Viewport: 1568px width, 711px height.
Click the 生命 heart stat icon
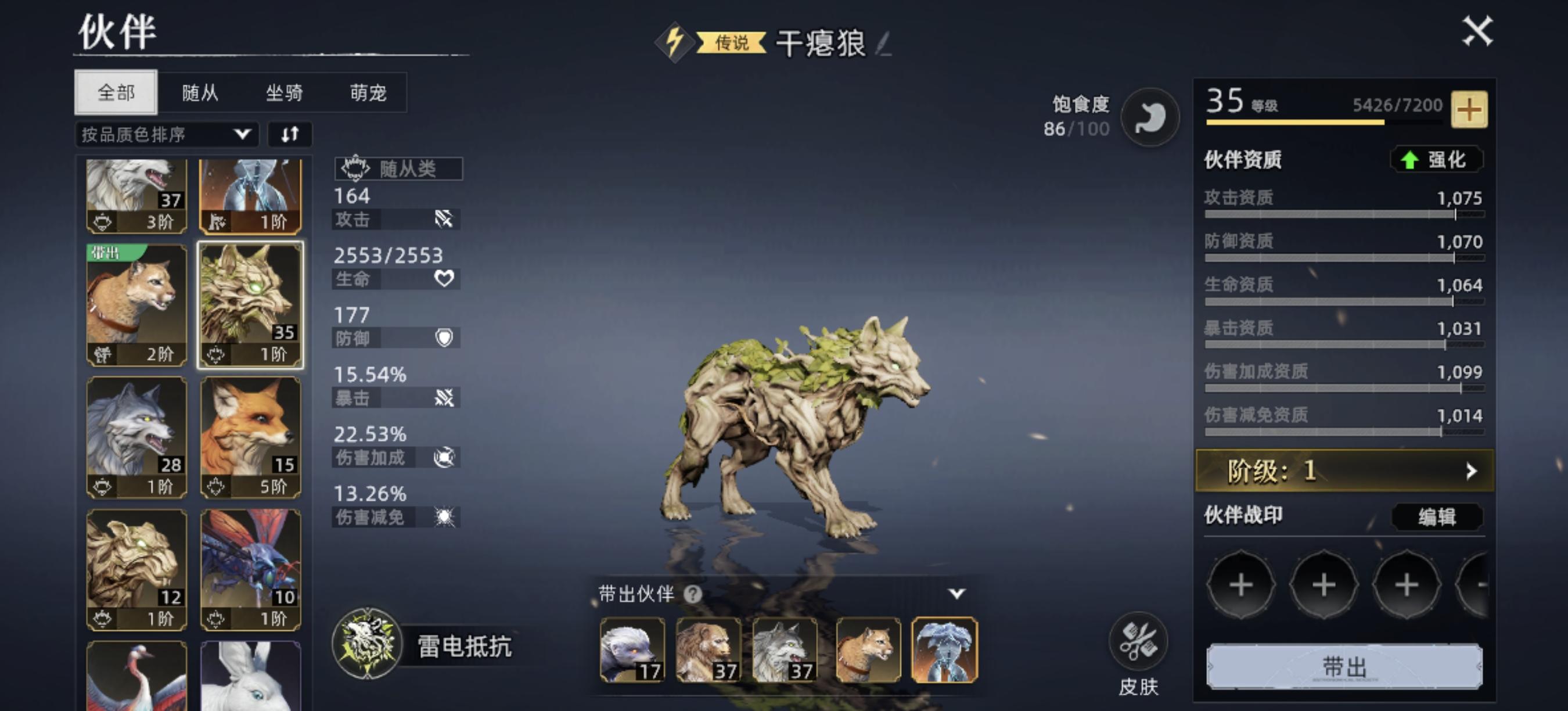click(x=444, y=279)
